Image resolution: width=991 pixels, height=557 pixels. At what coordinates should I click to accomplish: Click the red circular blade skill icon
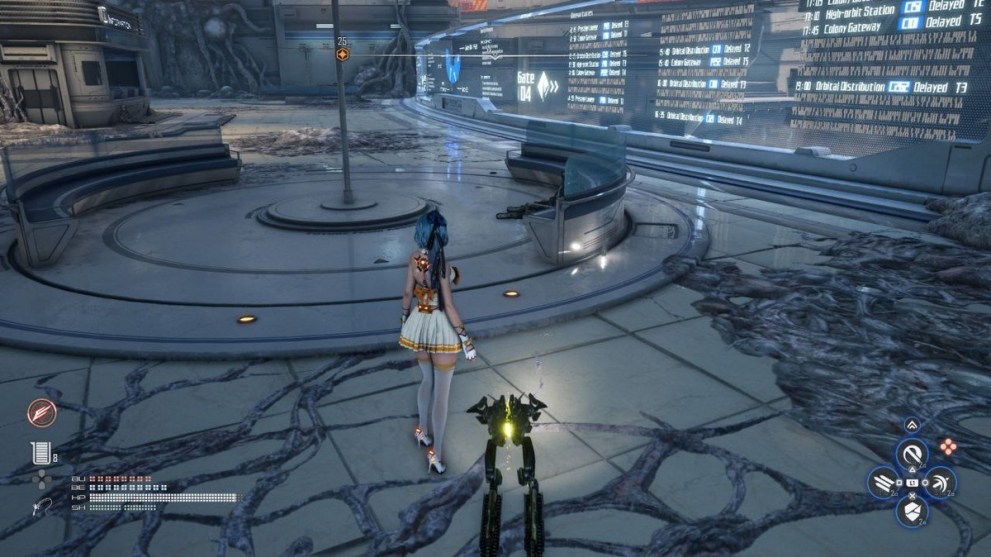(42, 412)
